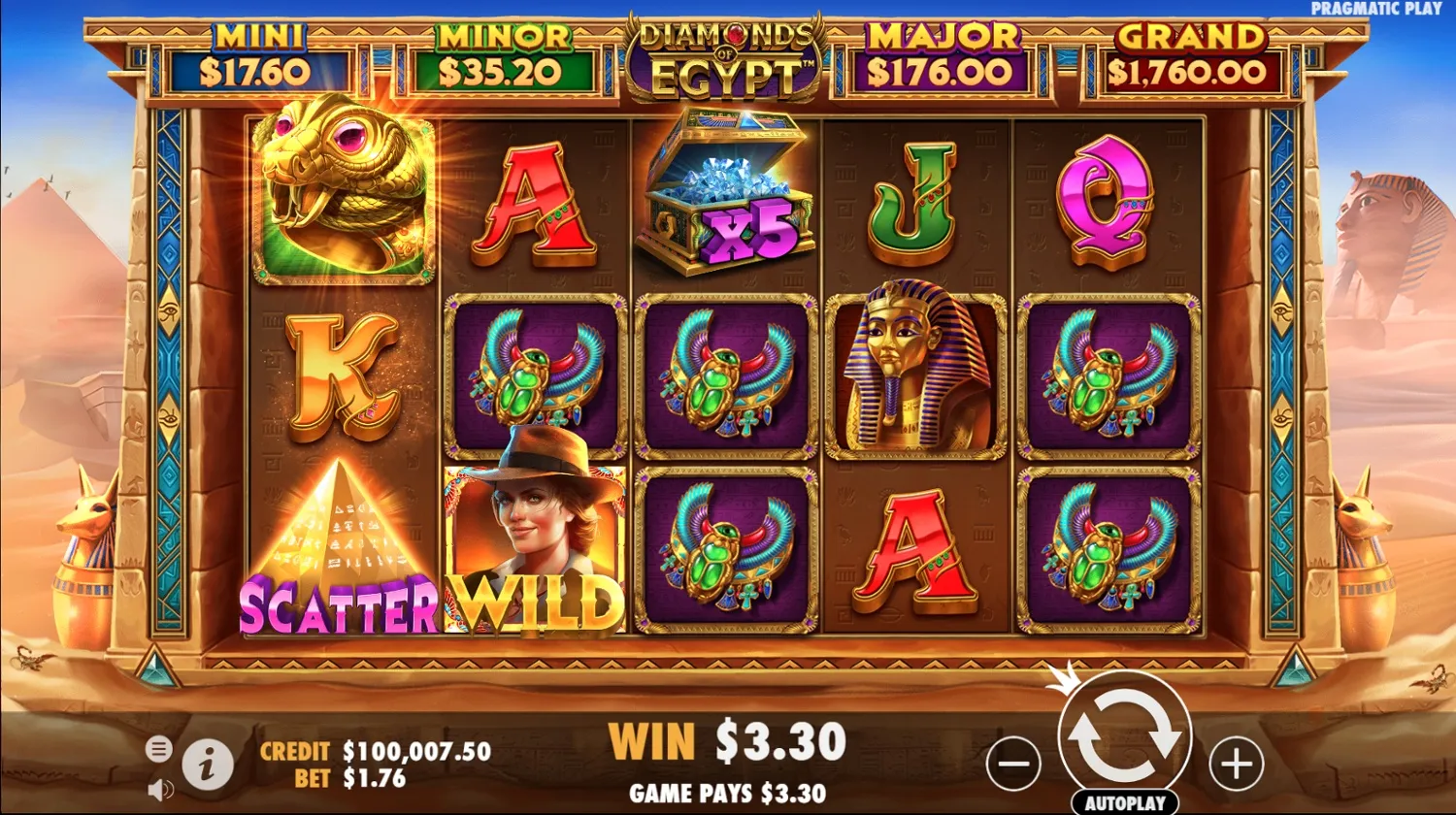Click the SCATTER pyramid symbol
Viewport: 1456px width, 815px height.
[342, 543]
